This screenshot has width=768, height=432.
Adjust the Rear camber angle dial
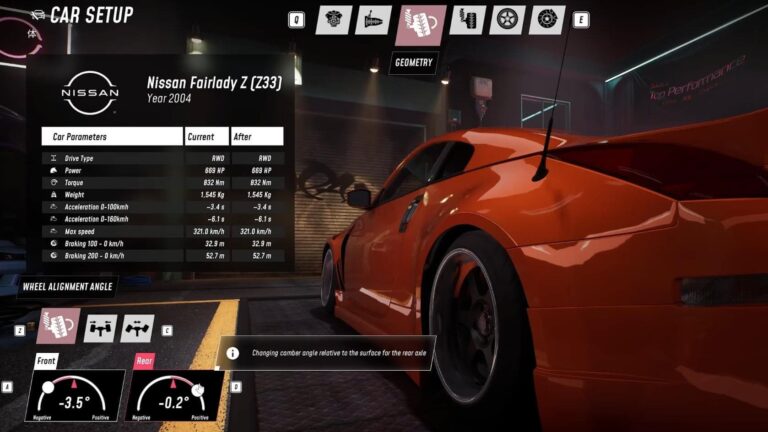pos(176,397)
